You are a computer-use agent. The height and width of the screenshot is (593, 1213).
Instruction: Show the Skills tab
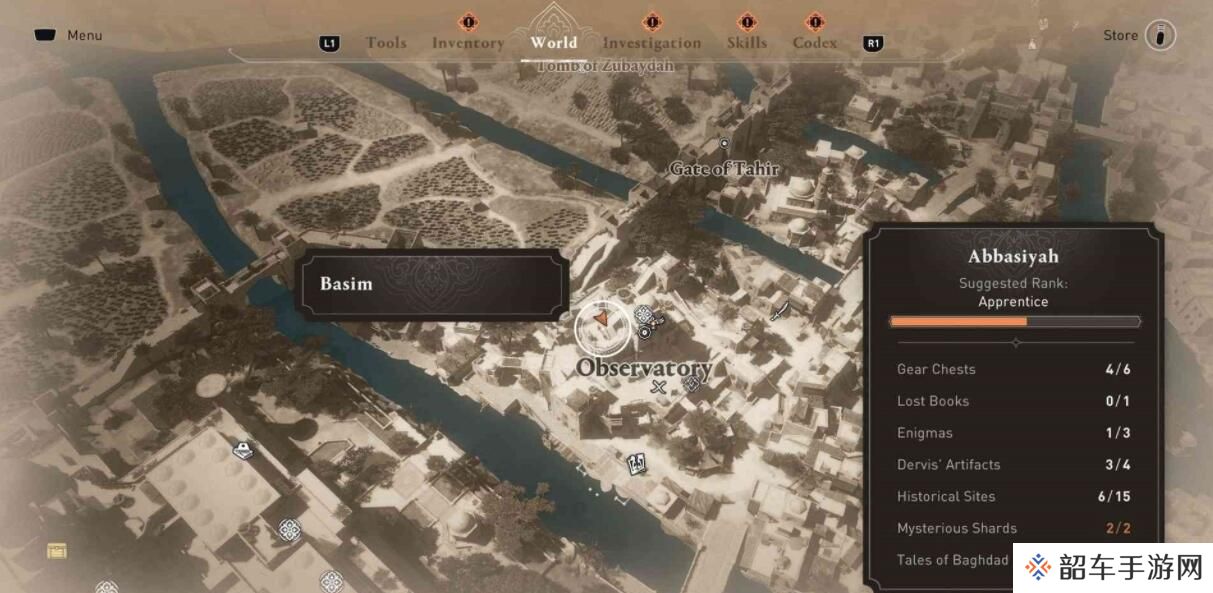747,43
